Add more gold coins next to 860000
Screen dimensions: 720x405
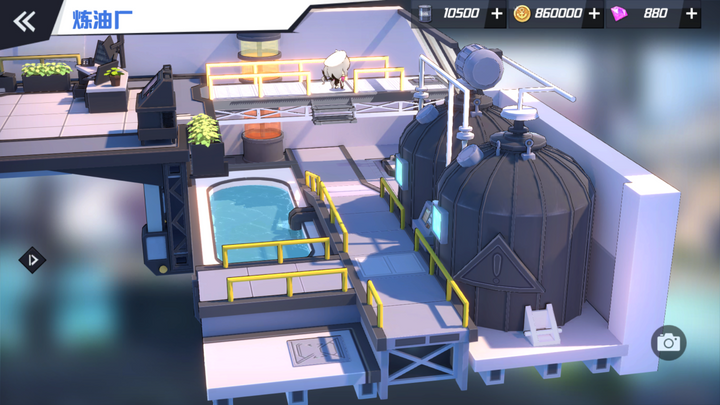coord(595,14)
